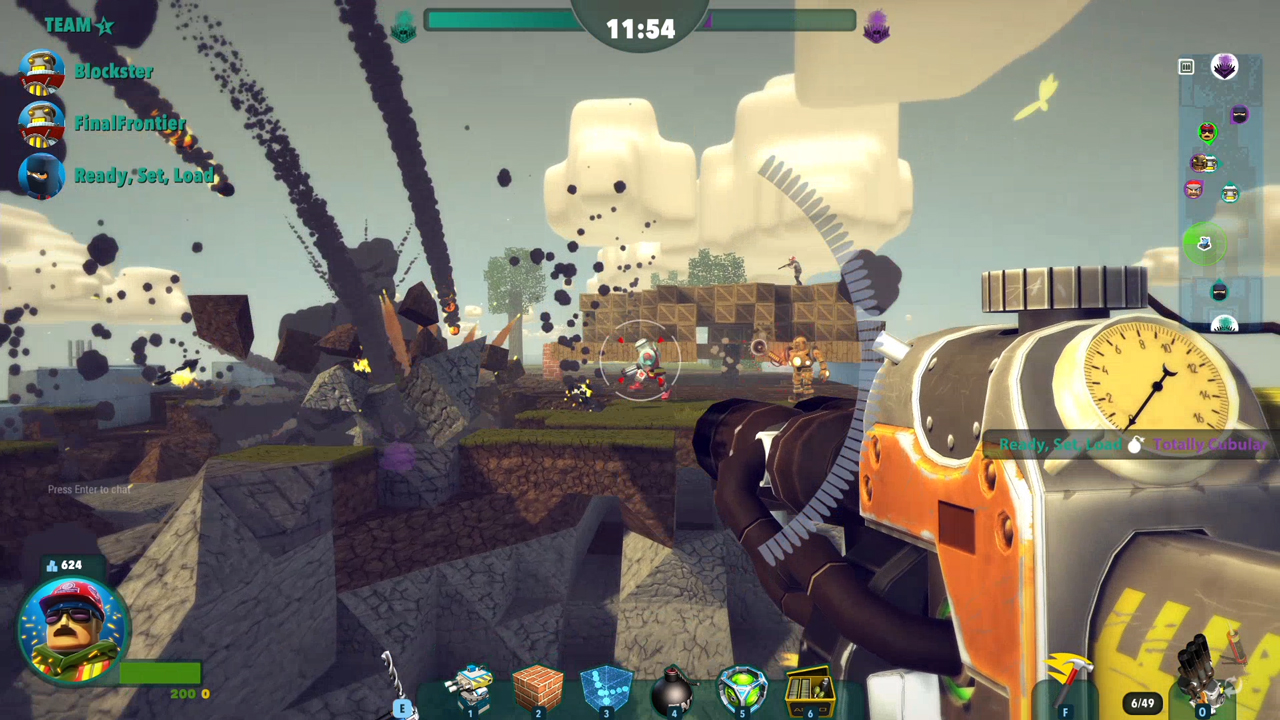Viewport: 1280px width, 720px height.
Task: Select the ammo crate in hotbar slot 6
Action: (808, 687)
